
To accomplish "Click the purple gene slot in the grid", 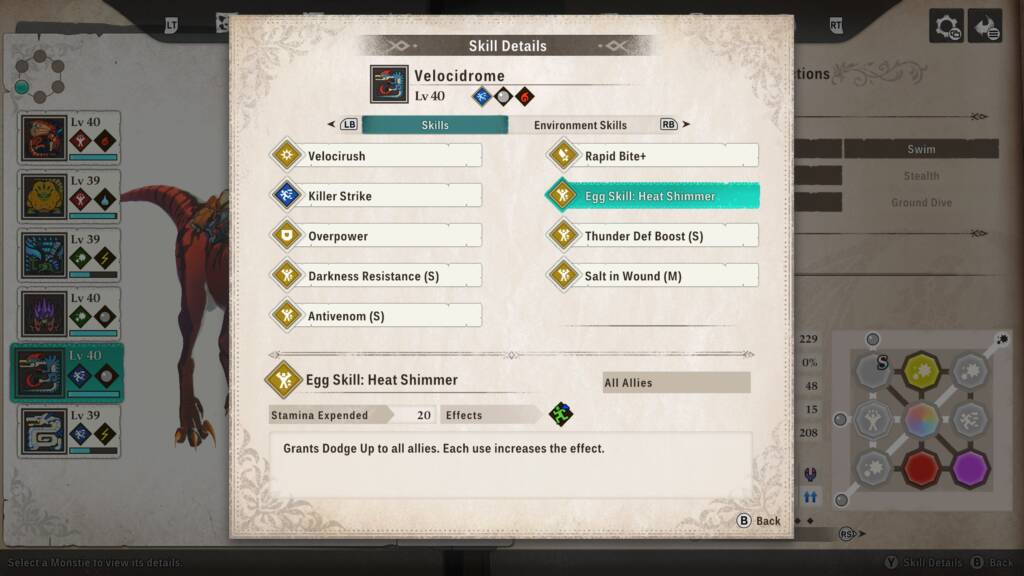I will pos(970,467).
